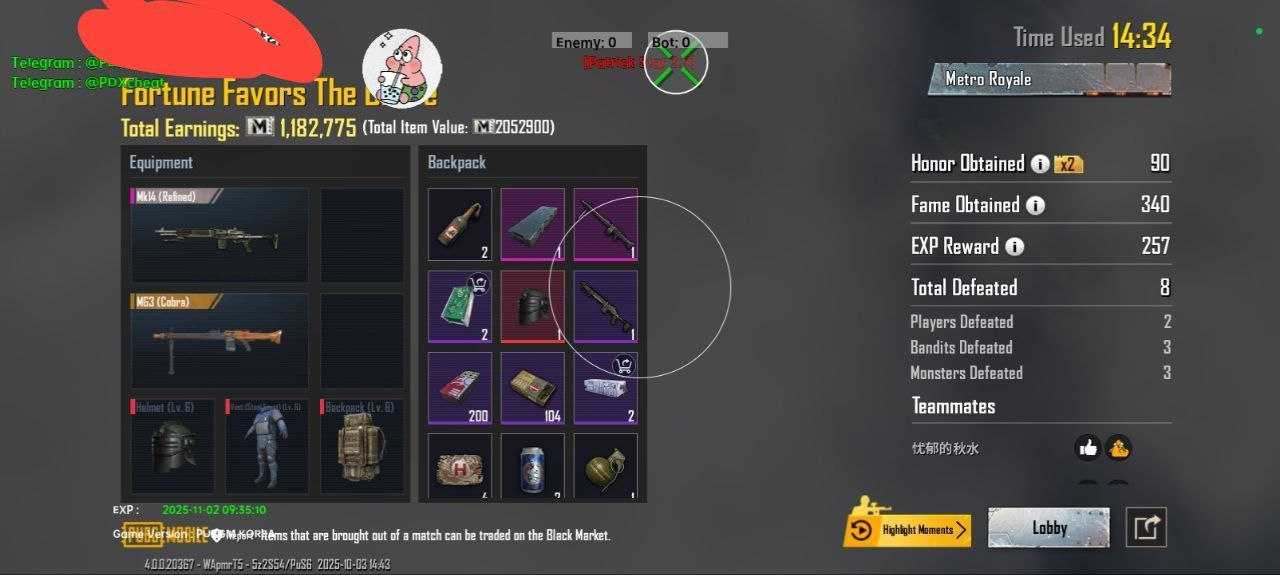1280x575 pixels.
Task: Return to the Lobby
Action: 1049,528
